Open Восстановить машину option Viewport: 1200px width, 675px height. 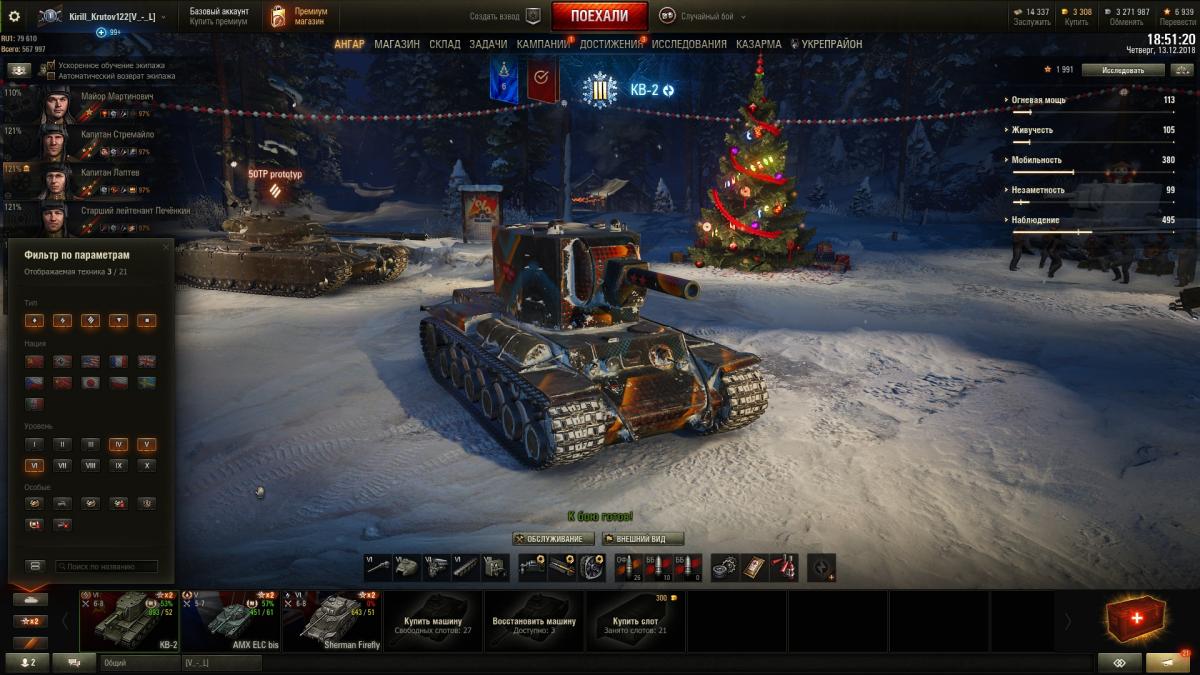click(534, 621)
